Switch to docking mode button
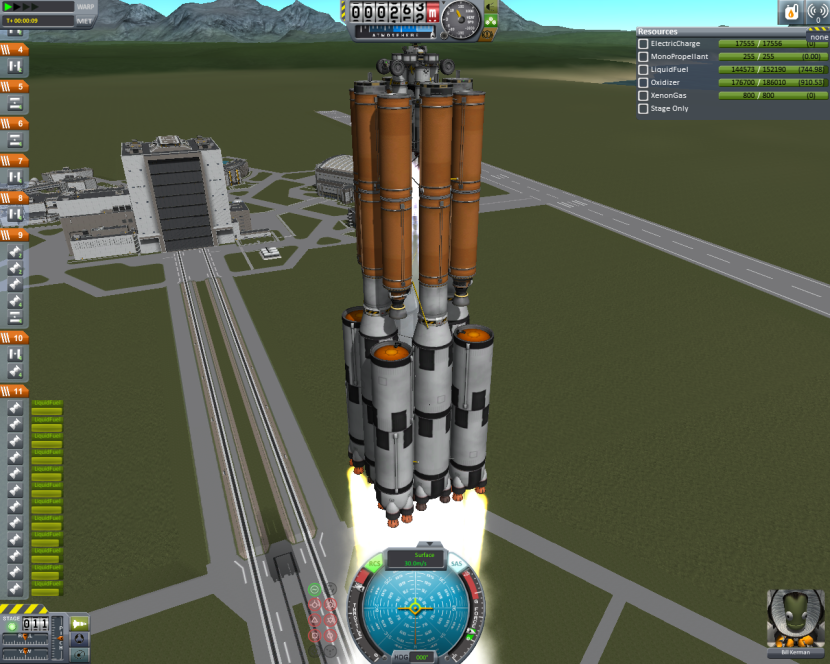Image resolution: width=830 pixels, height=664 pixels. [79, 639]
